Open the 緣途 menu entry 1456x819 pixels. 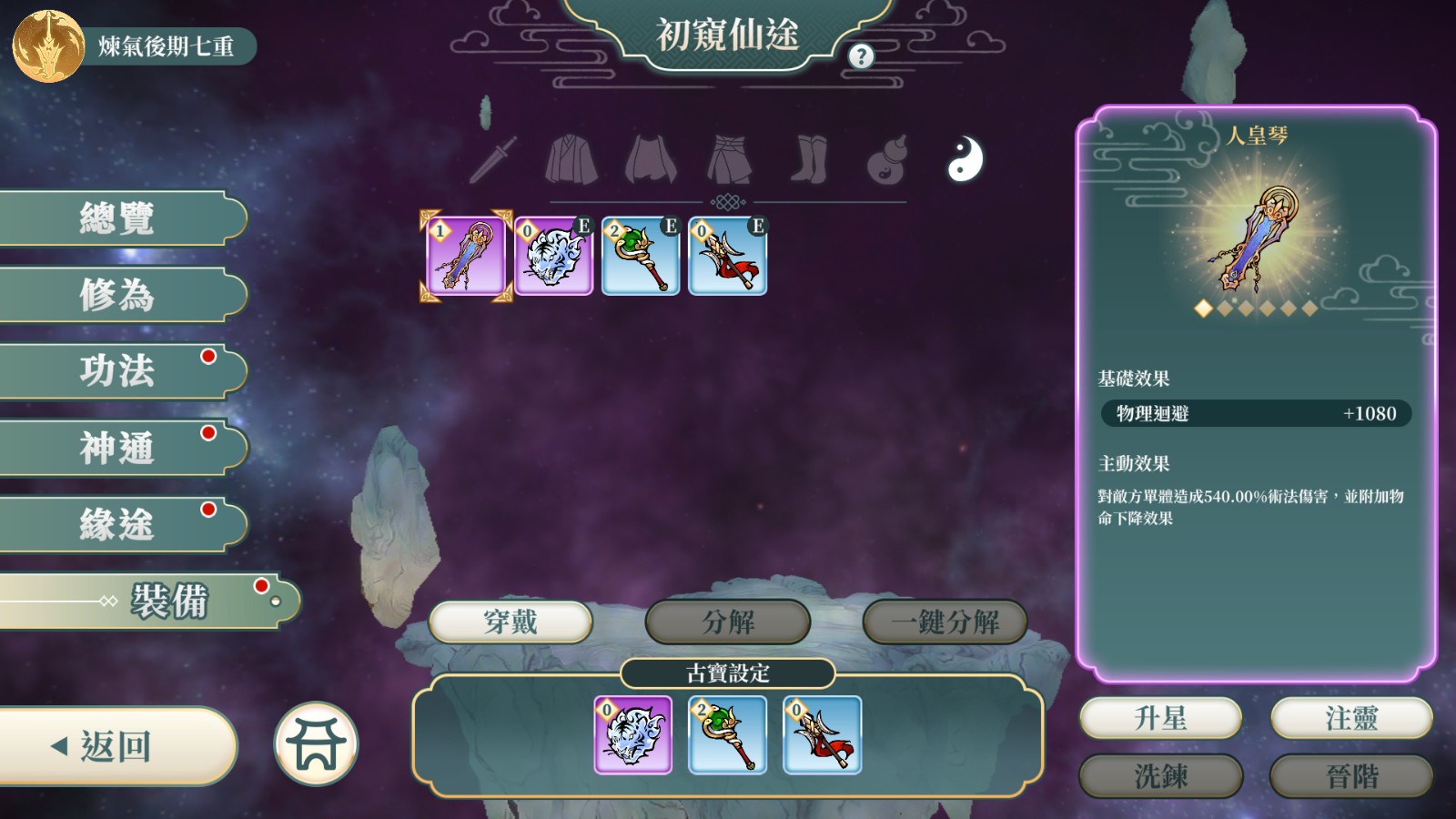(118, 524)
